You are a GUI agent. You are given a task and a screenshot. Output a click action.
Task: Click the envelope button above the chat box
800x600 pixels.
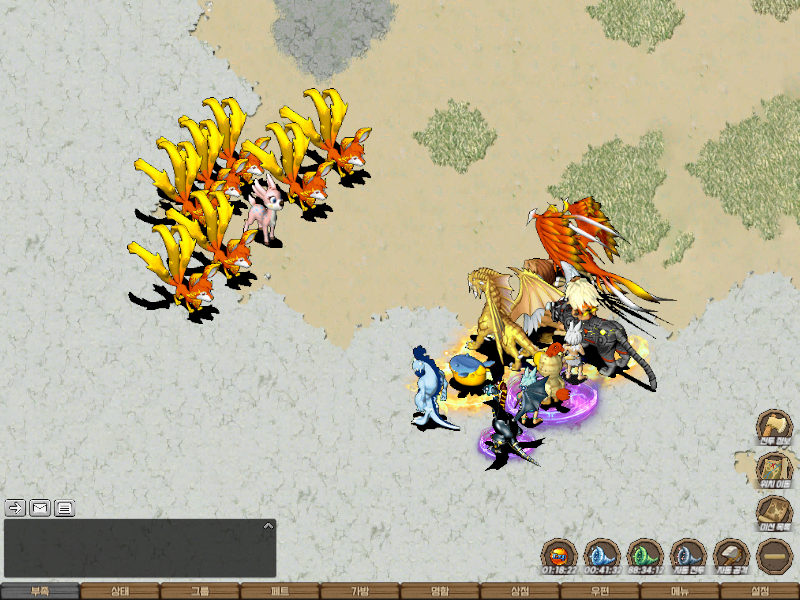click(x=40, y=507)
